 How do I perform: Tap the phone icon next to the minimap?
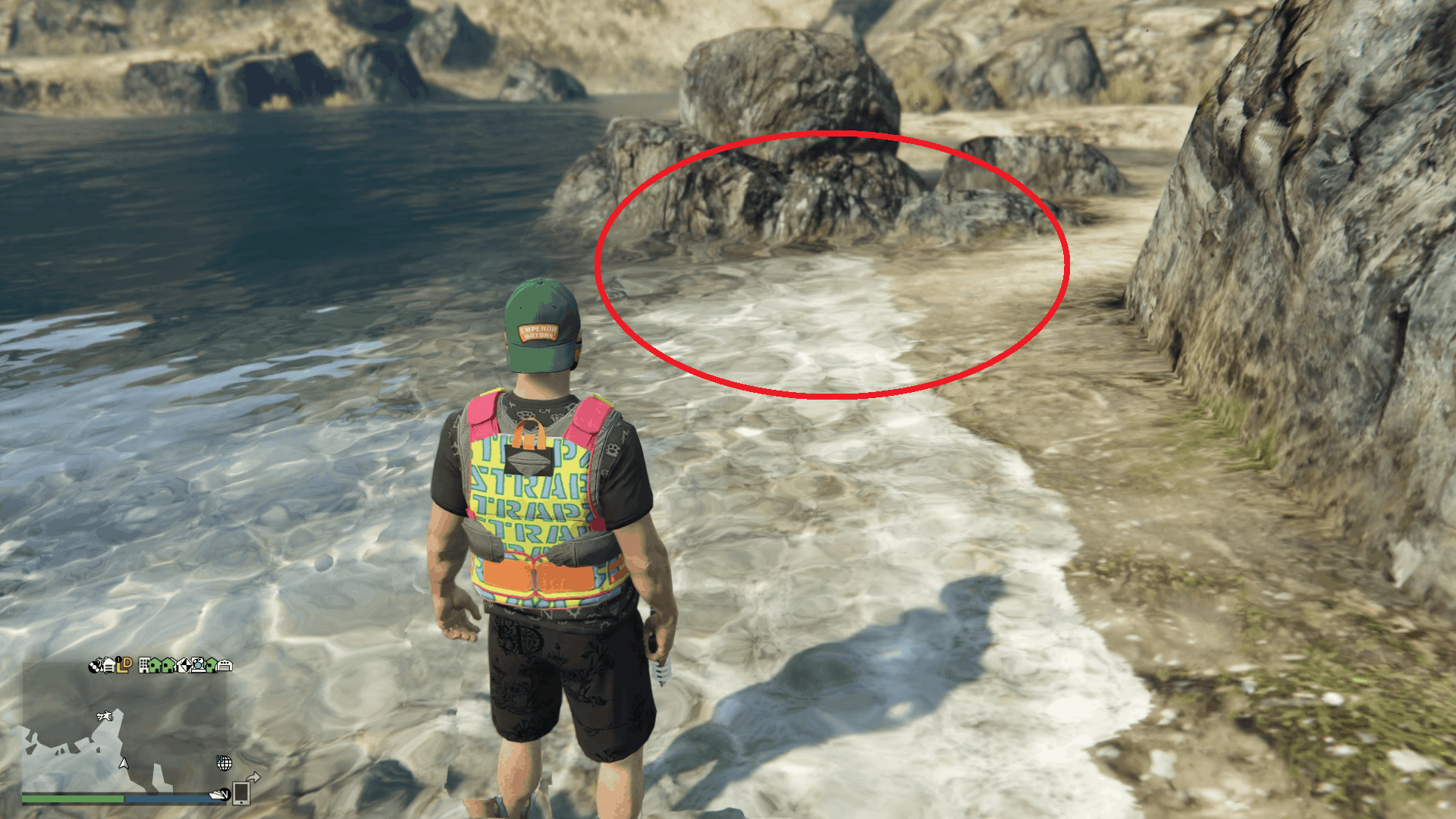pyautogui.click(x=242, y=795)
